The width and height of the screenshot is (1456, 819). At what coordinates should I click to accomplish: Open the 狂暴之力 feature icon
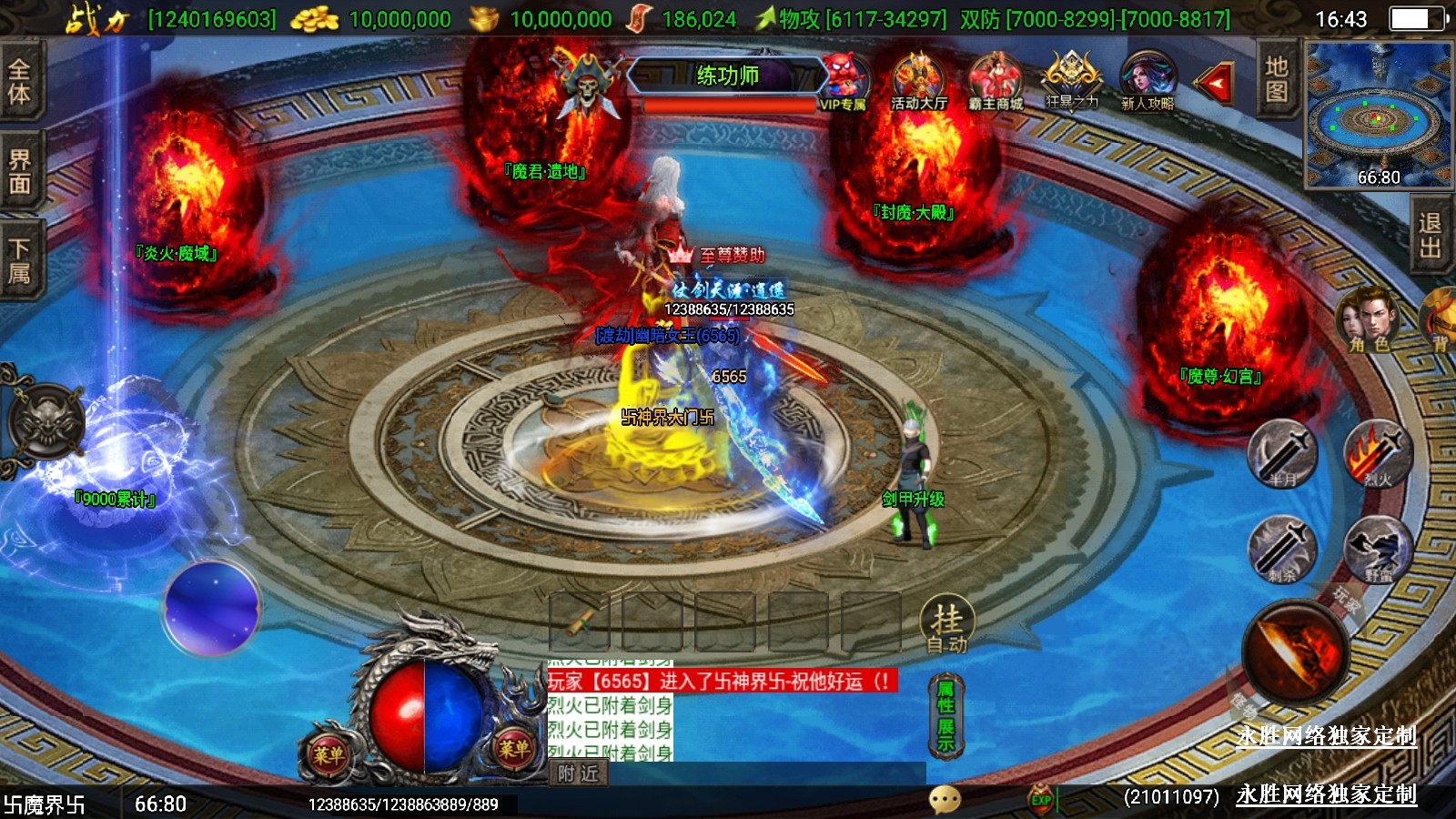[x=1072, y=80]
